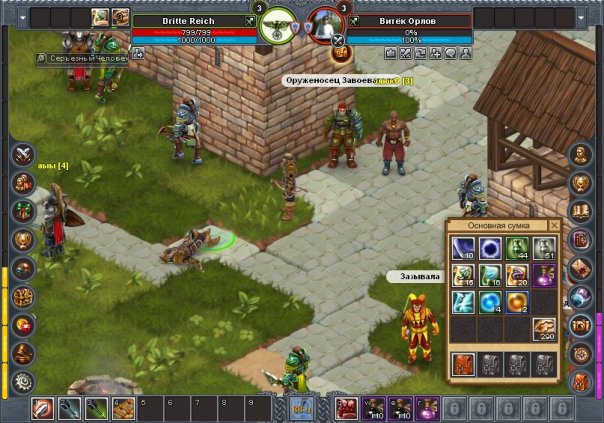
Task: Select the Dritte Reich name plate
Action: pos(187,20)
